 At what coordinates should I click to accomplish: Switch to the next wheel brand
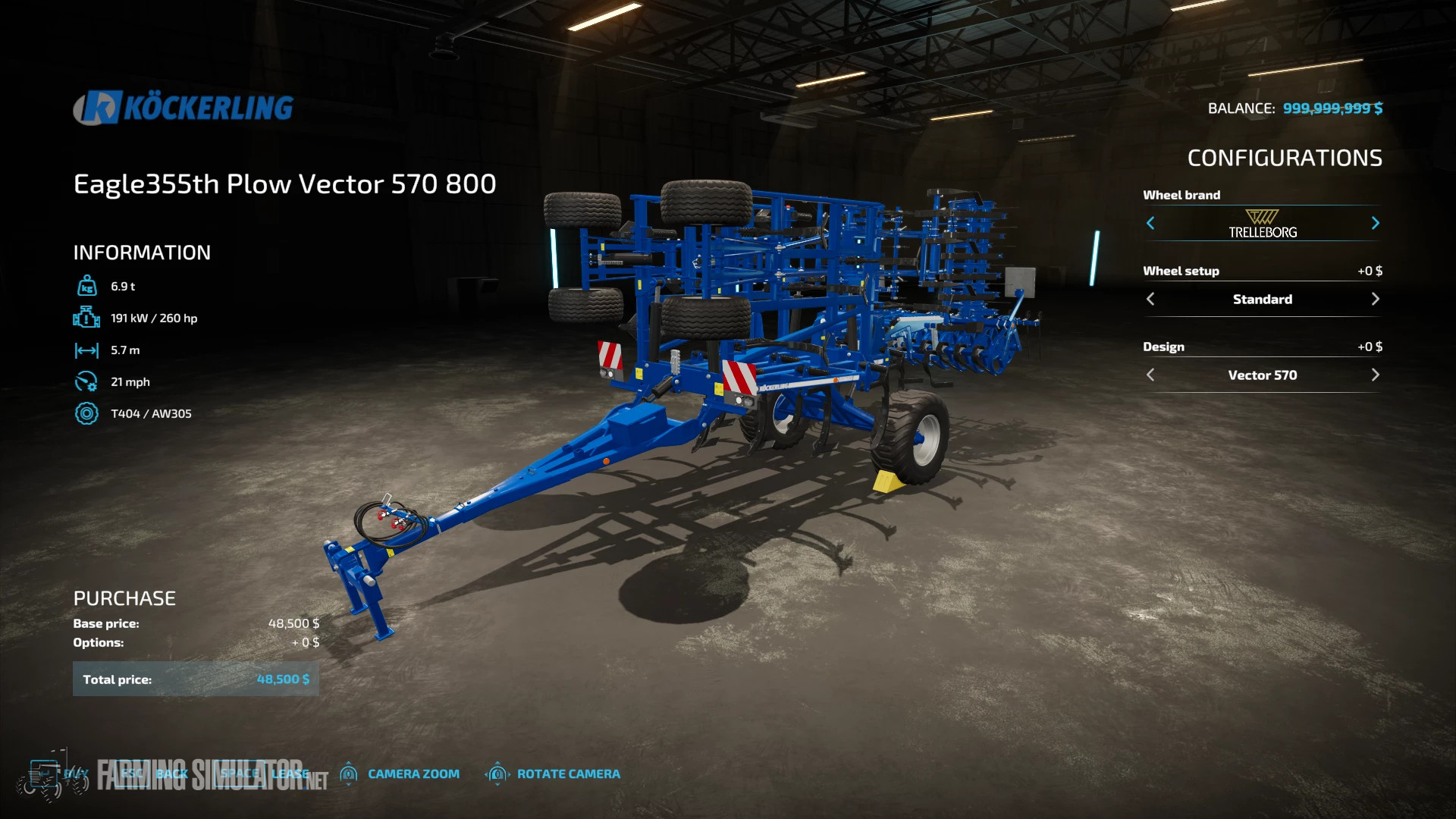point(1376,223)
